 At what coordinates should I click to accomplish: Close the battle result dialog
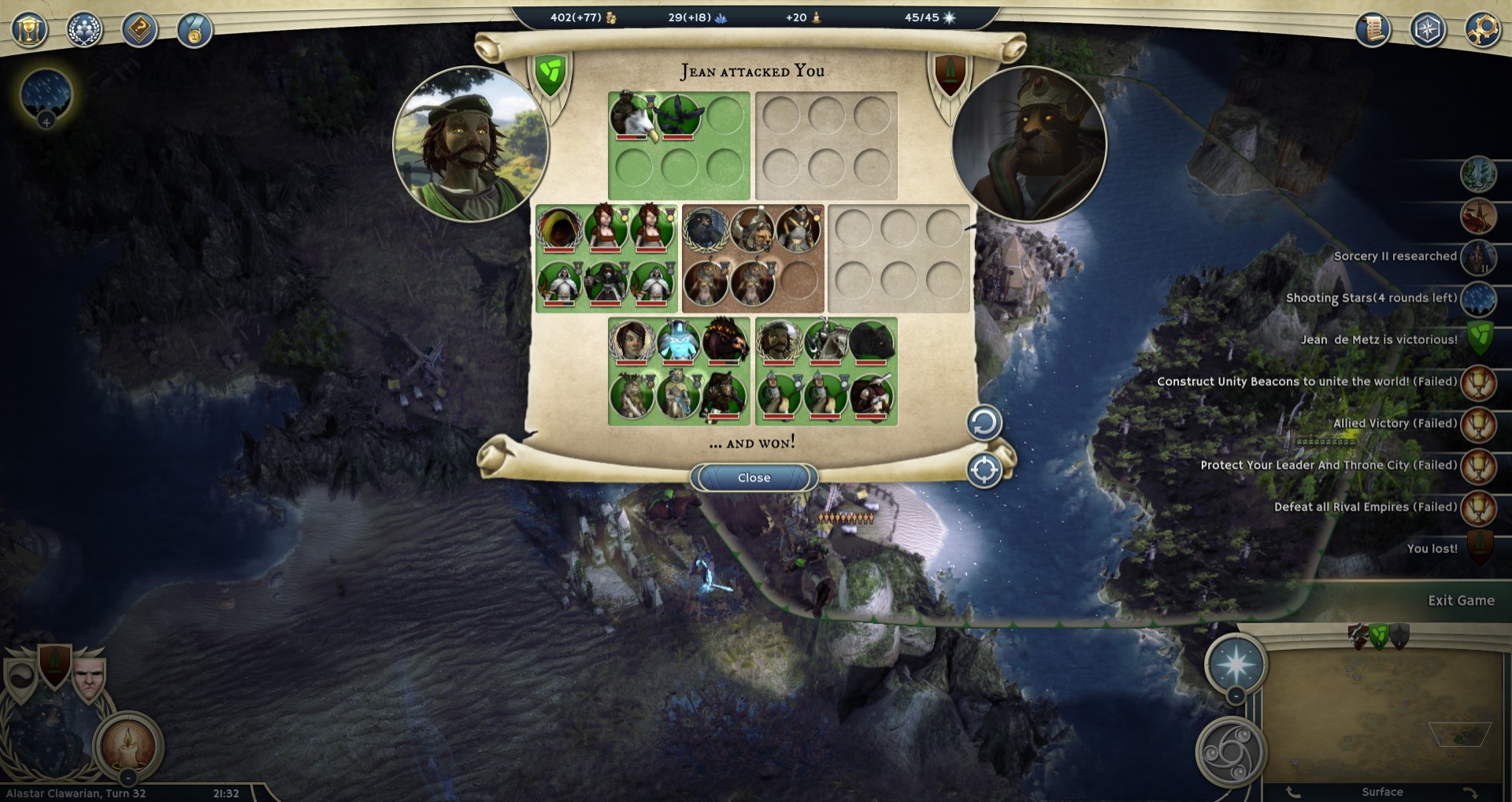pos(754,477)
